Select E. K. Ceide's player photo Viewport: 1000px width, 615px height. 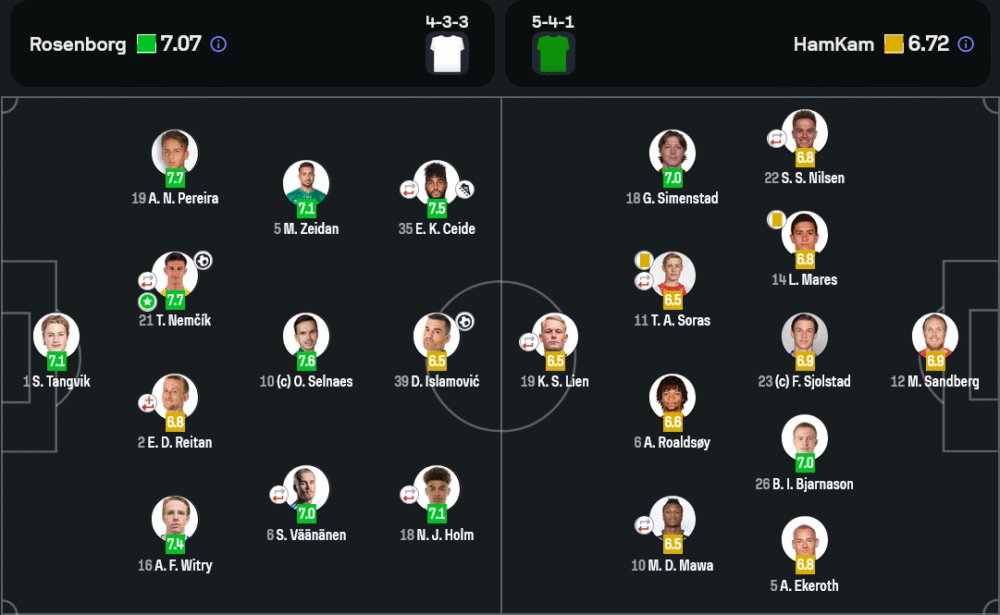point(436,184)
